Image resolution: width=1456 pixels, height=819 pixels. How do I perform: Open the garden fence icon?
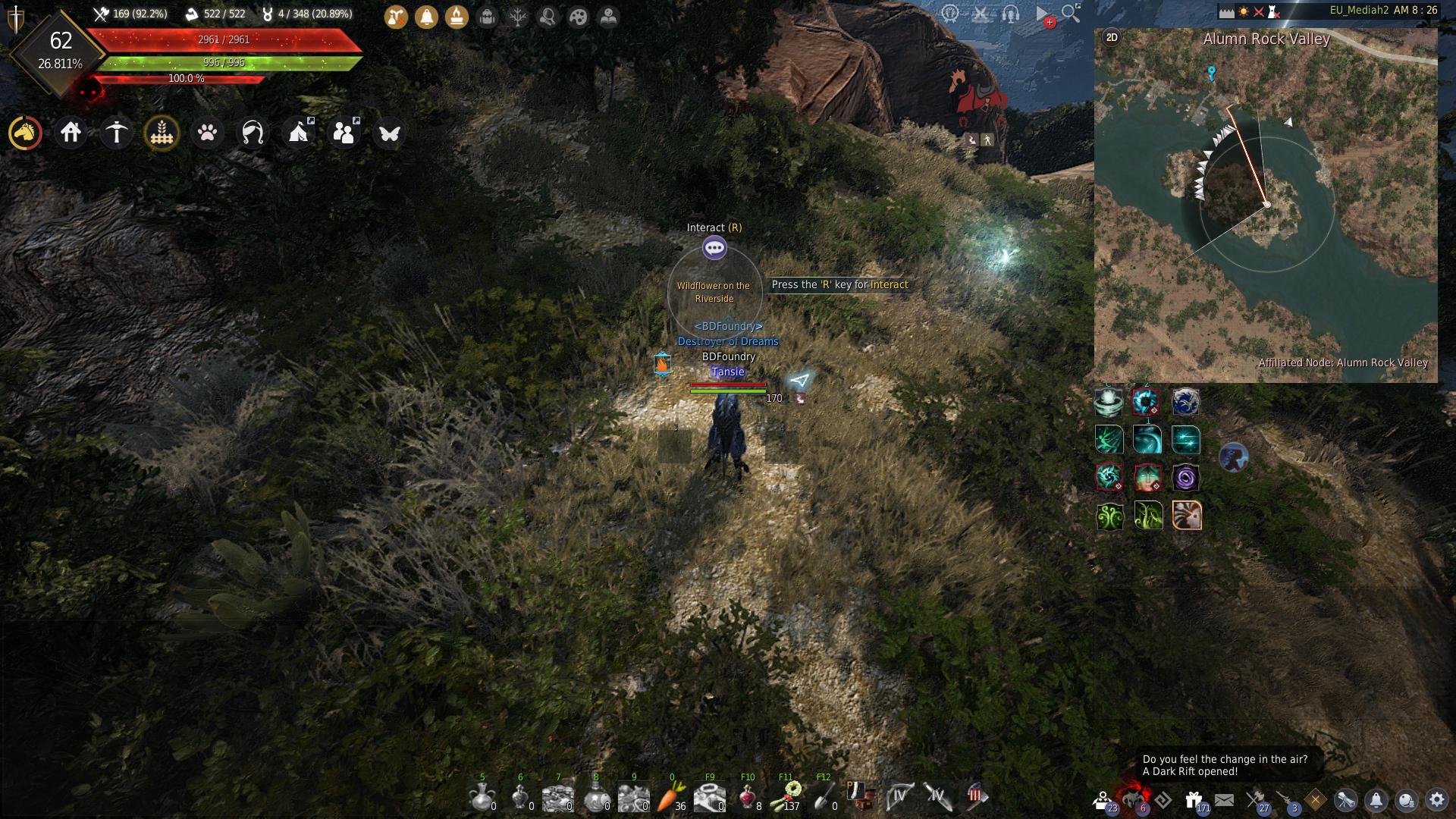click(x=162, y=133)
